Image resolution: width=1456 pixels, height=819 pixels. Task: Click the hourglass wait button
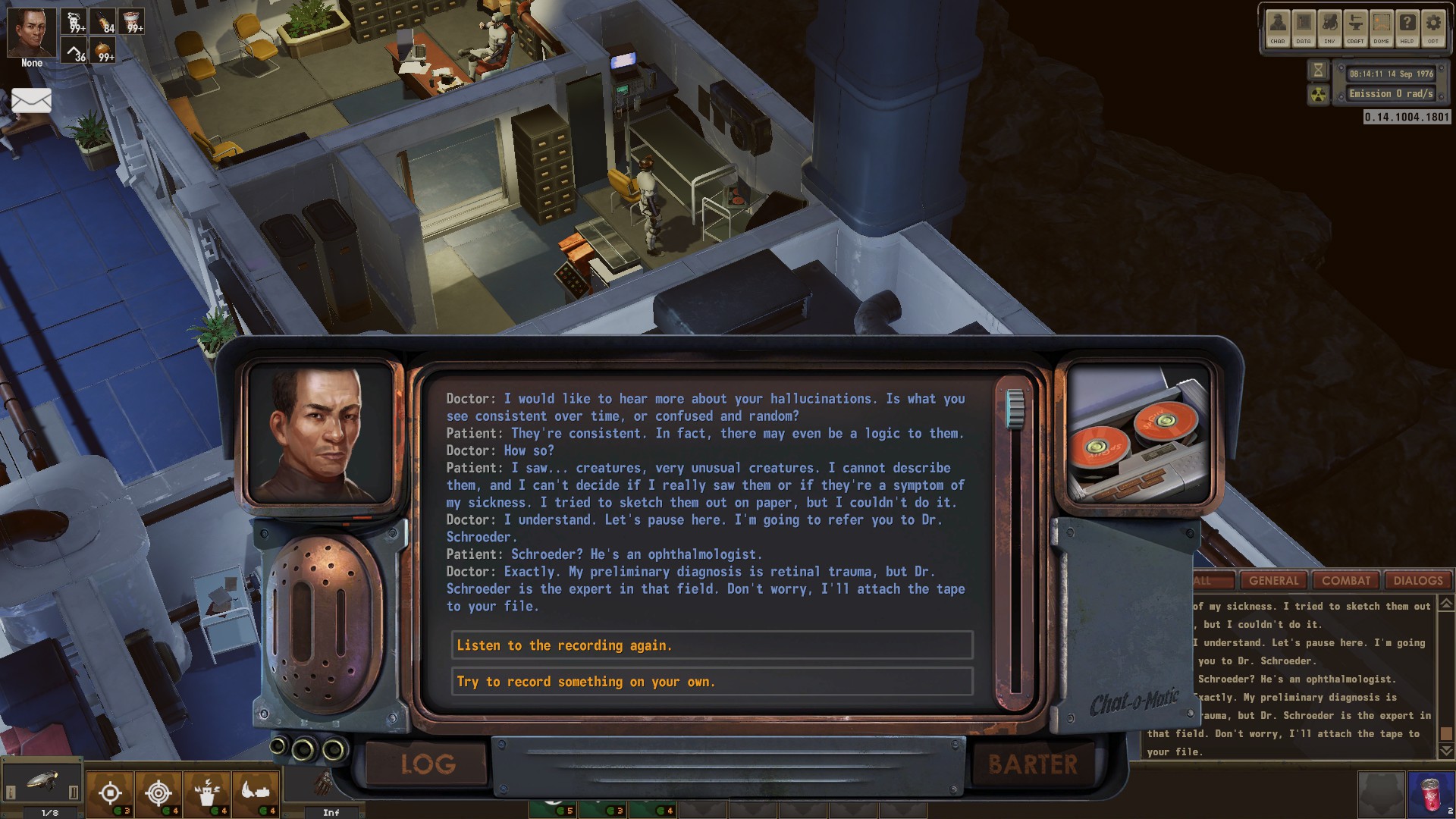tap(1319, 71)
